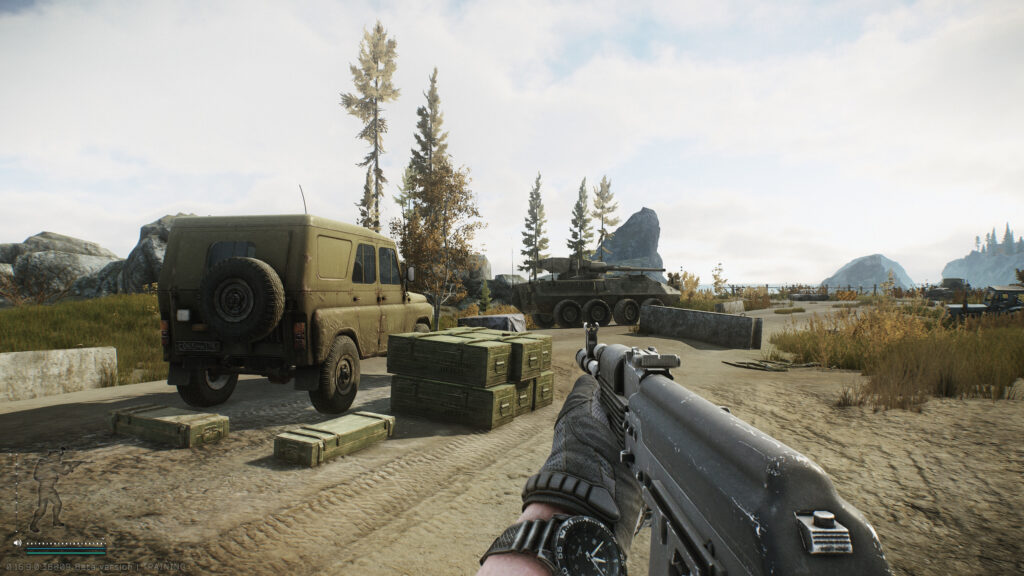The image size is (1024, 576).
Task: Click the player stance silhouette indicator
Action: (x=48, y=490)
